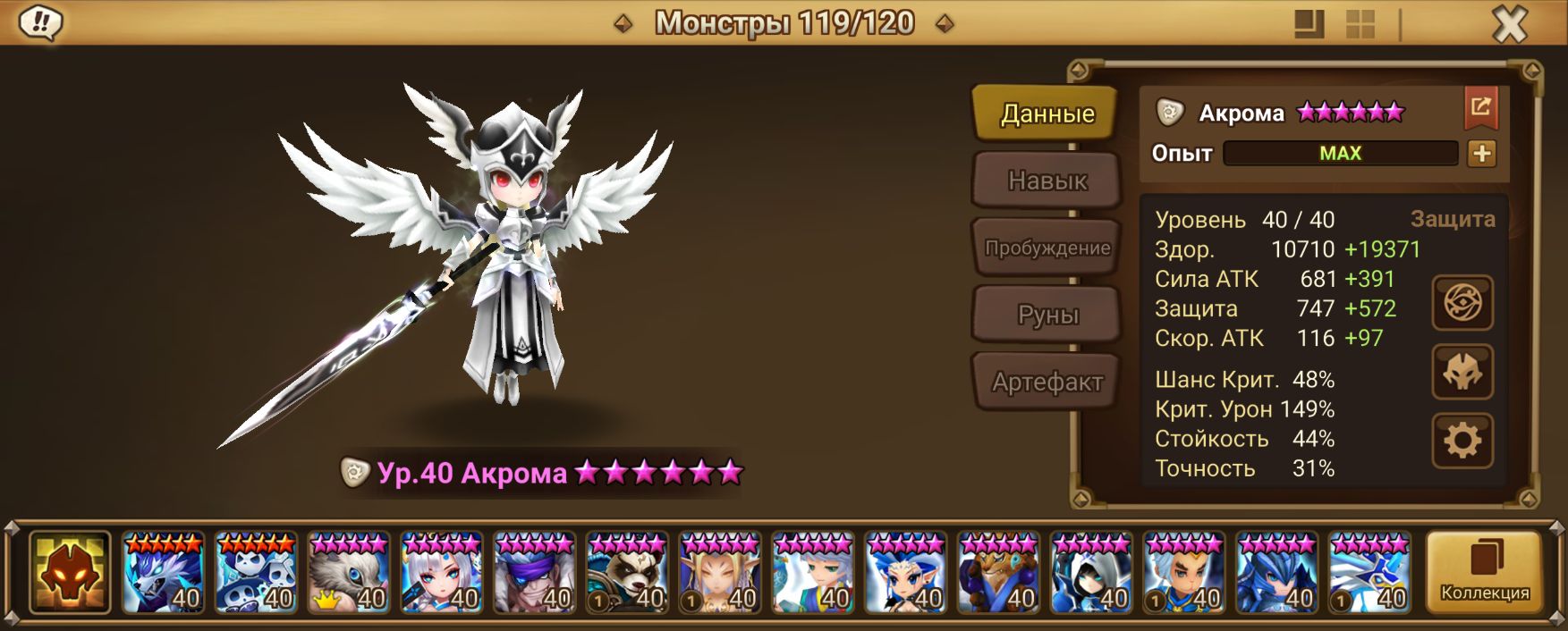Switch to the Навык tab
The image size is (1568, 631).
click(1047, 181)
